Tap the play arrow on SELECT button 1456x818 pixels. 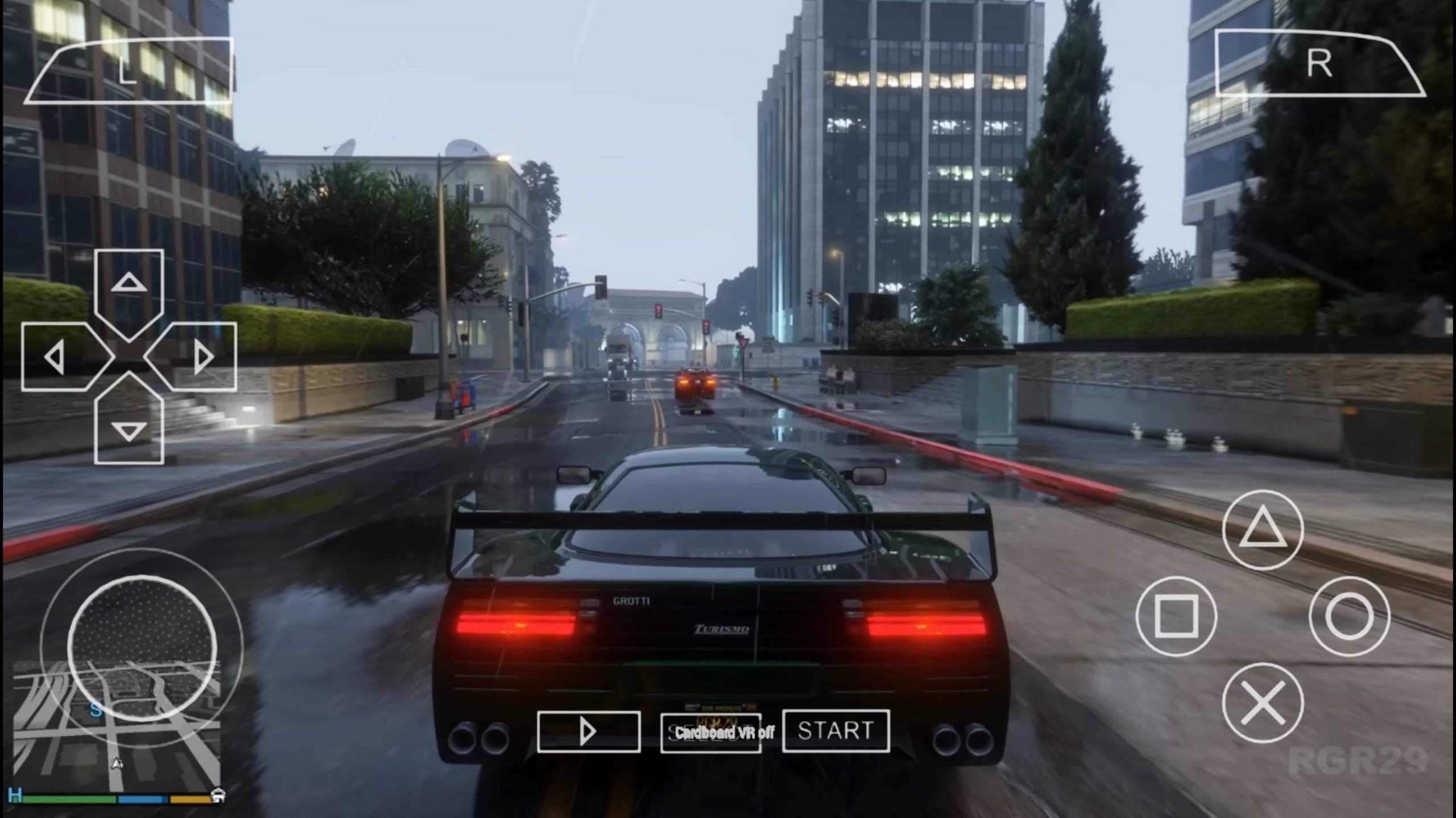point(589,732)
